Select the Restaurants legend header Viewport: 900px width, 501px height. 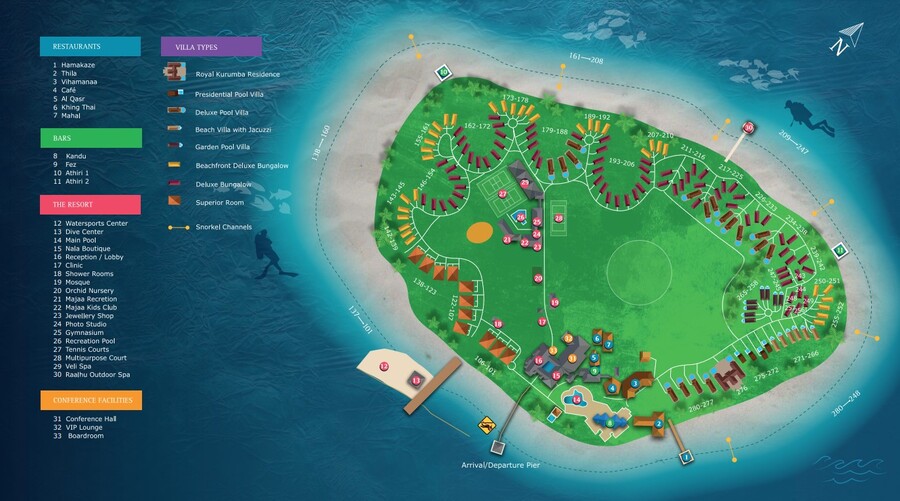(90, 46)
